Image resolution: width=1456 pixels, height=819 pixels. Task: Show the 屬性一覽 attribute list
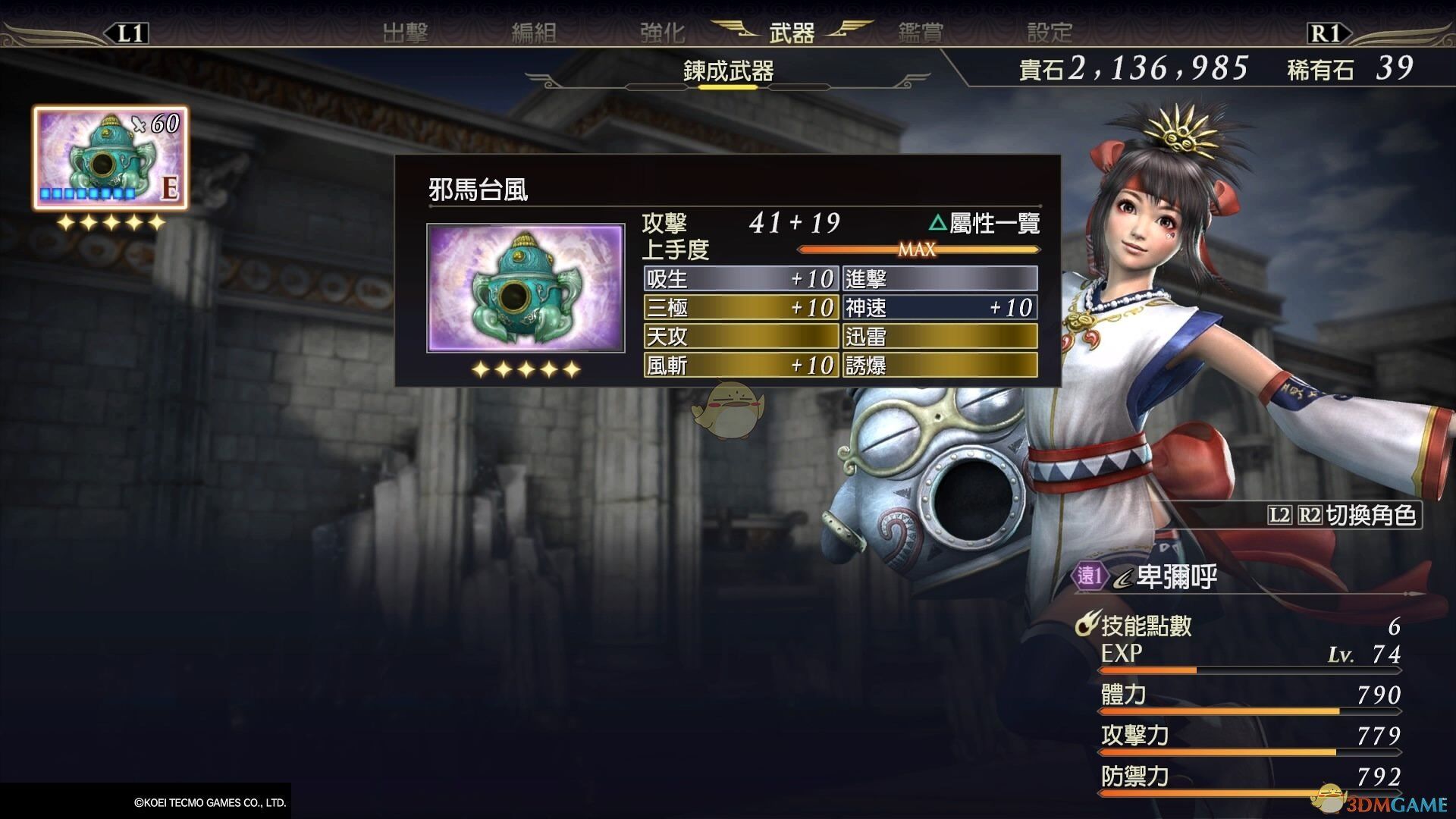tap(984, 223)
